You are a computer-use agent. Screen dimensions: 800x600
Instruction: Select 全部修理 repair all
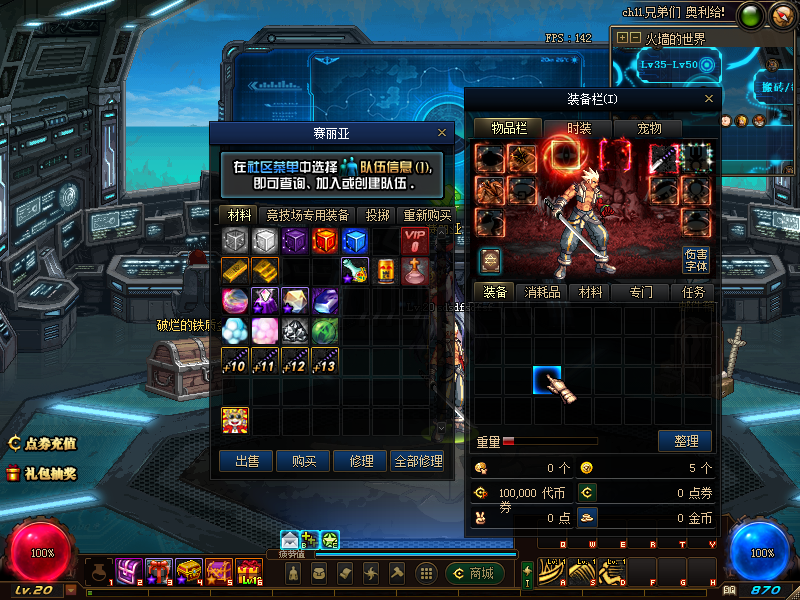pos(417,461)
